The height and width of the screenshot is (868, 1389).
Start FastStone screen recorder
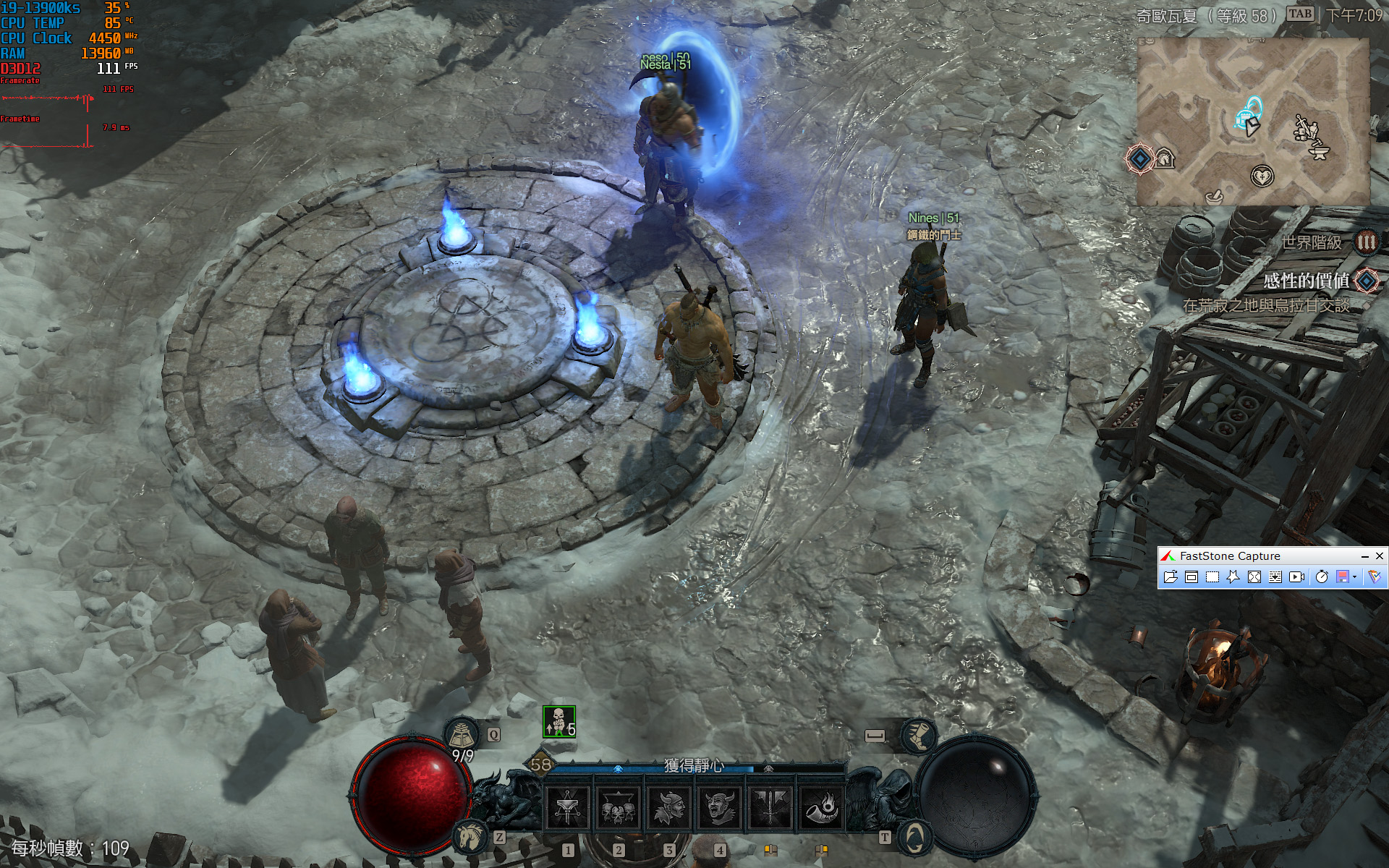1296,576
